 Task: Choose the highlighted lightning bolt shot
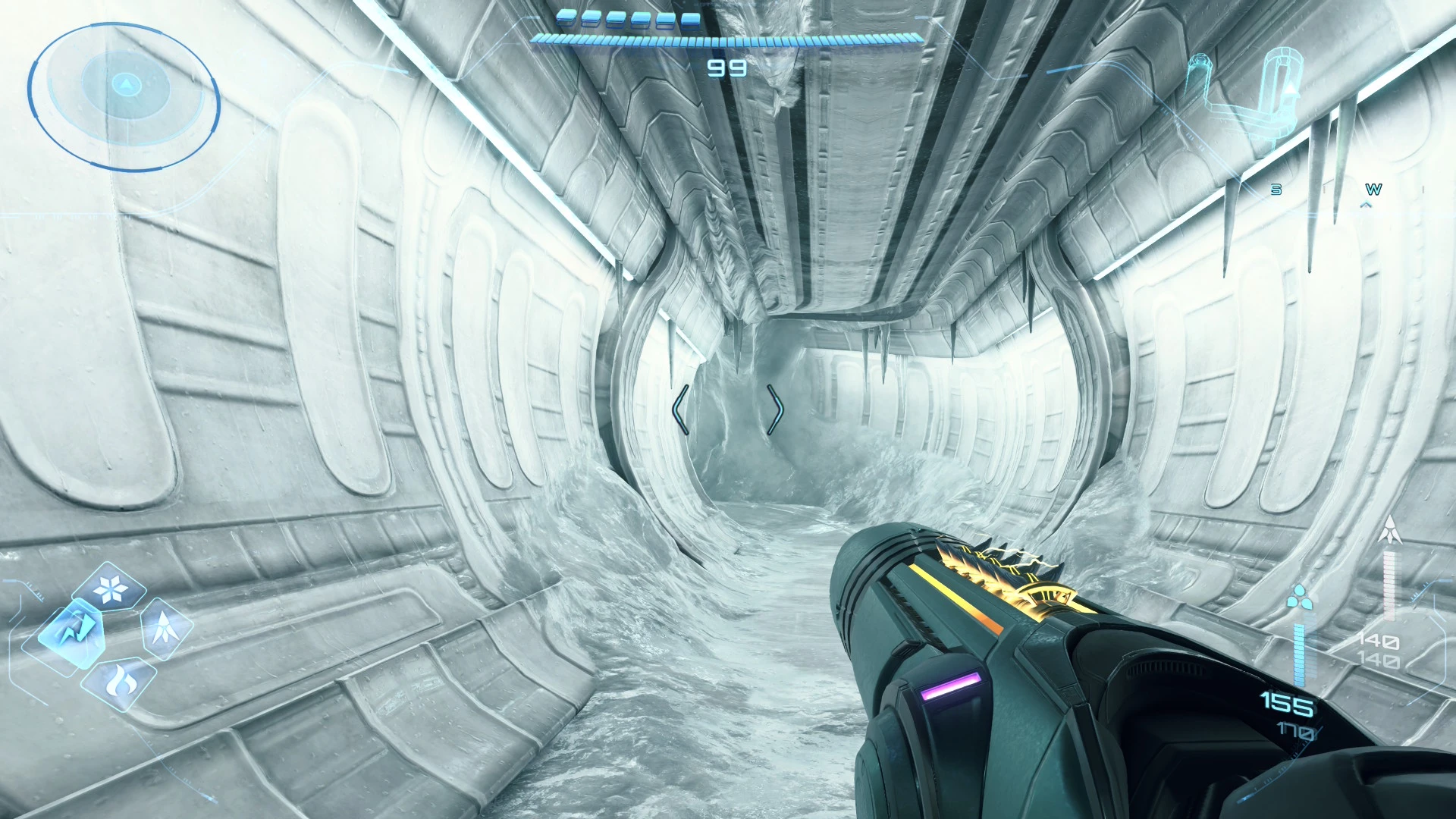coord(73,634)
